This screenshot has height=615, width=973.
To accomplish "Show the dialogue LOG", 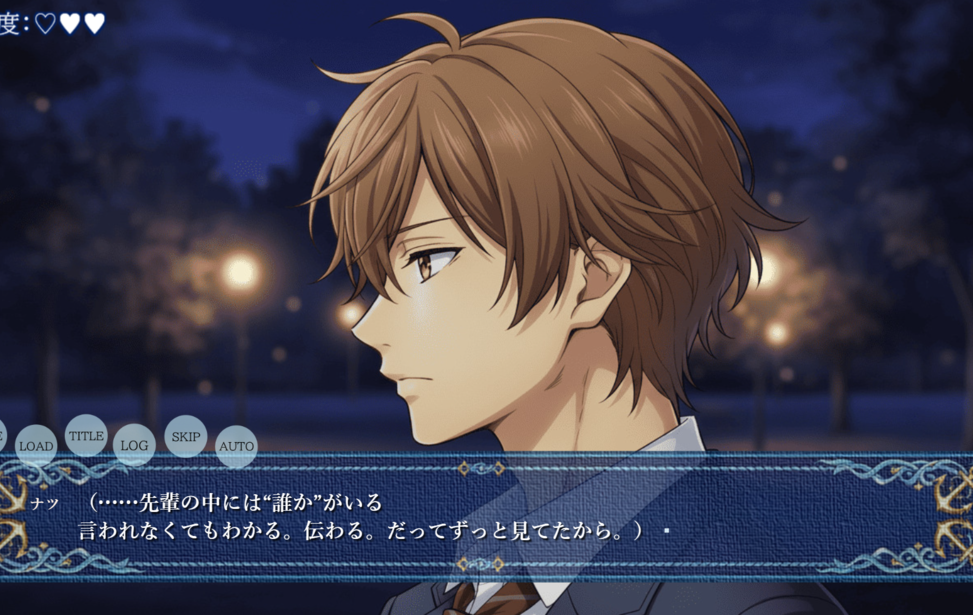I will [134, 445].
